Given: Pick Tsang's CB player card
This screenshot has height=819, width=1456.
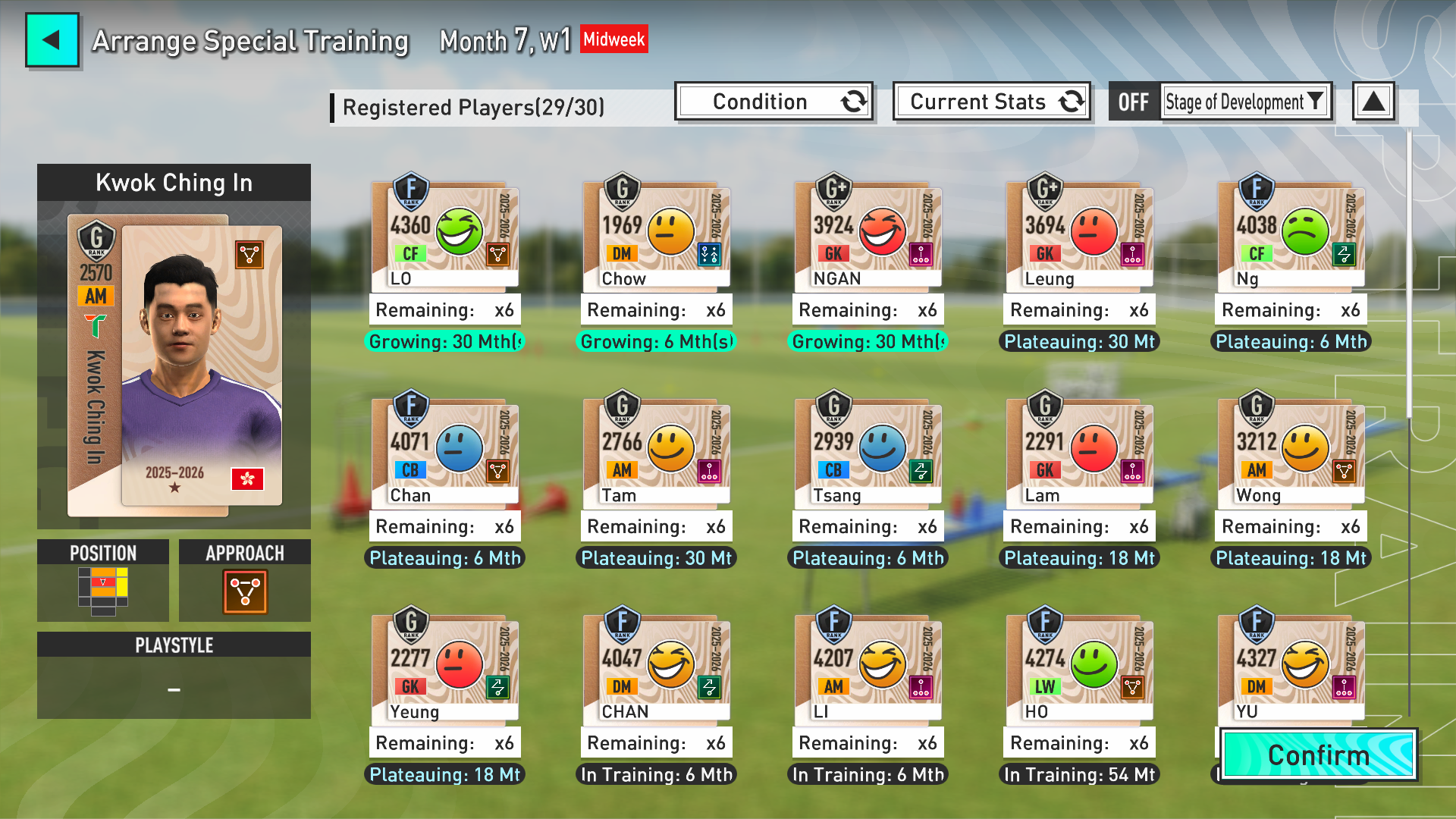Looking at the screenshot, I should tap(868, 453).
